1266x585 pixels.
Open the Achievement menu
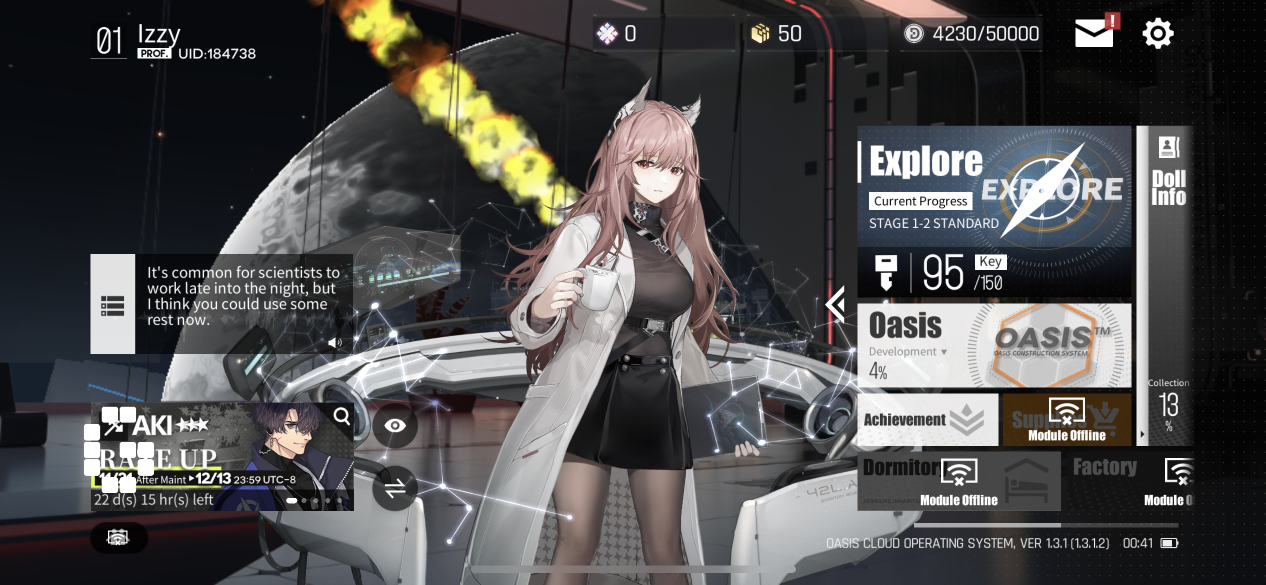(x=927, y=420)
